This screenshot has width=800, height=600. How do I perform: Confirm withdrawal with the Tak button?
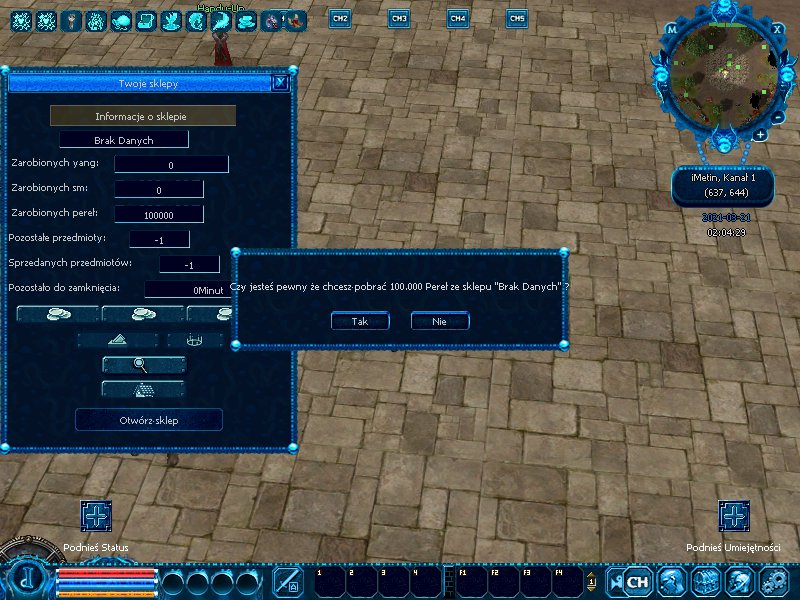(x=360, y=321)
